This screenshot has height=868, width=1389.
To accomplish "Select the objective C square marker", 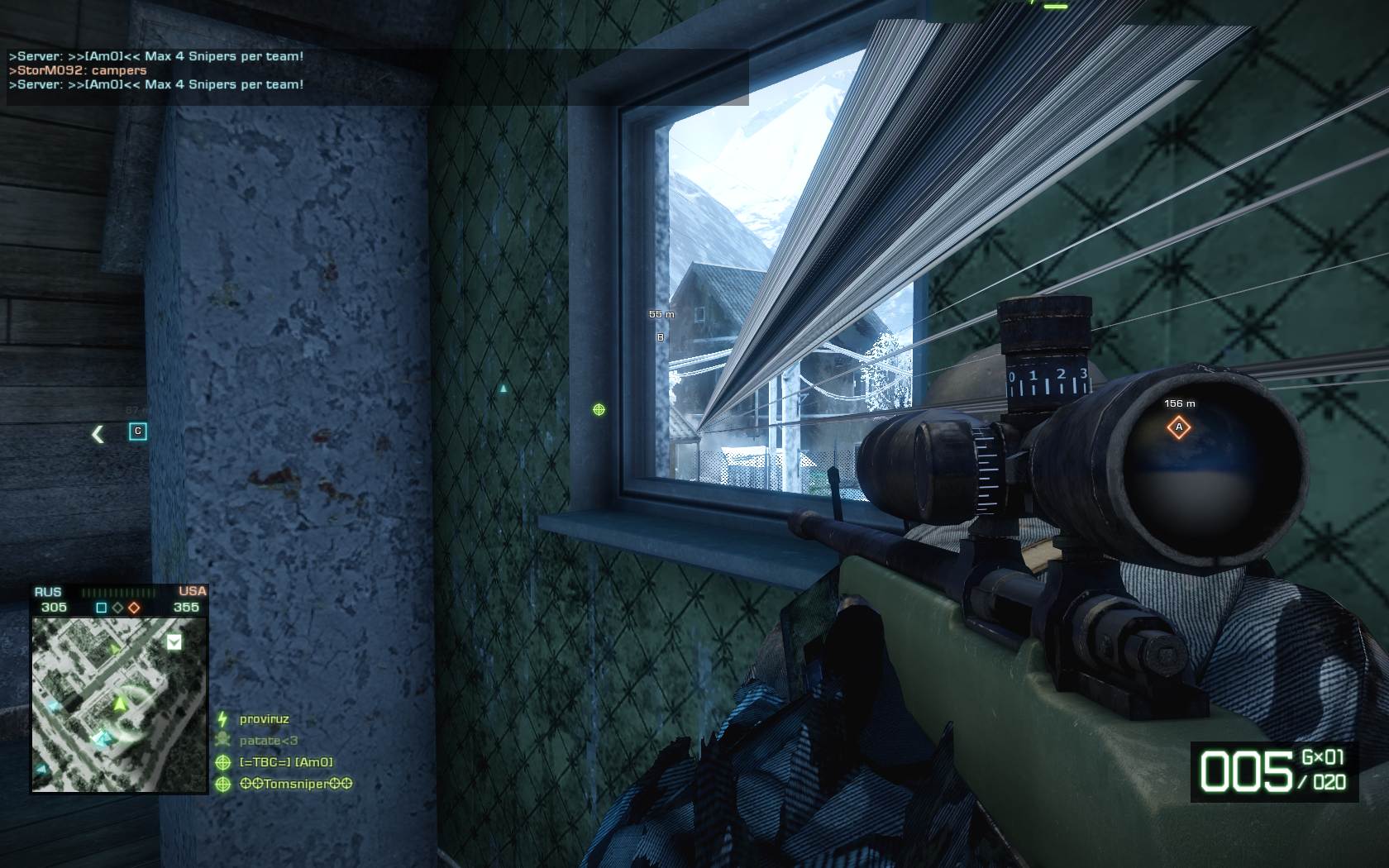I will pyautogui.click(x=138, y=431).
